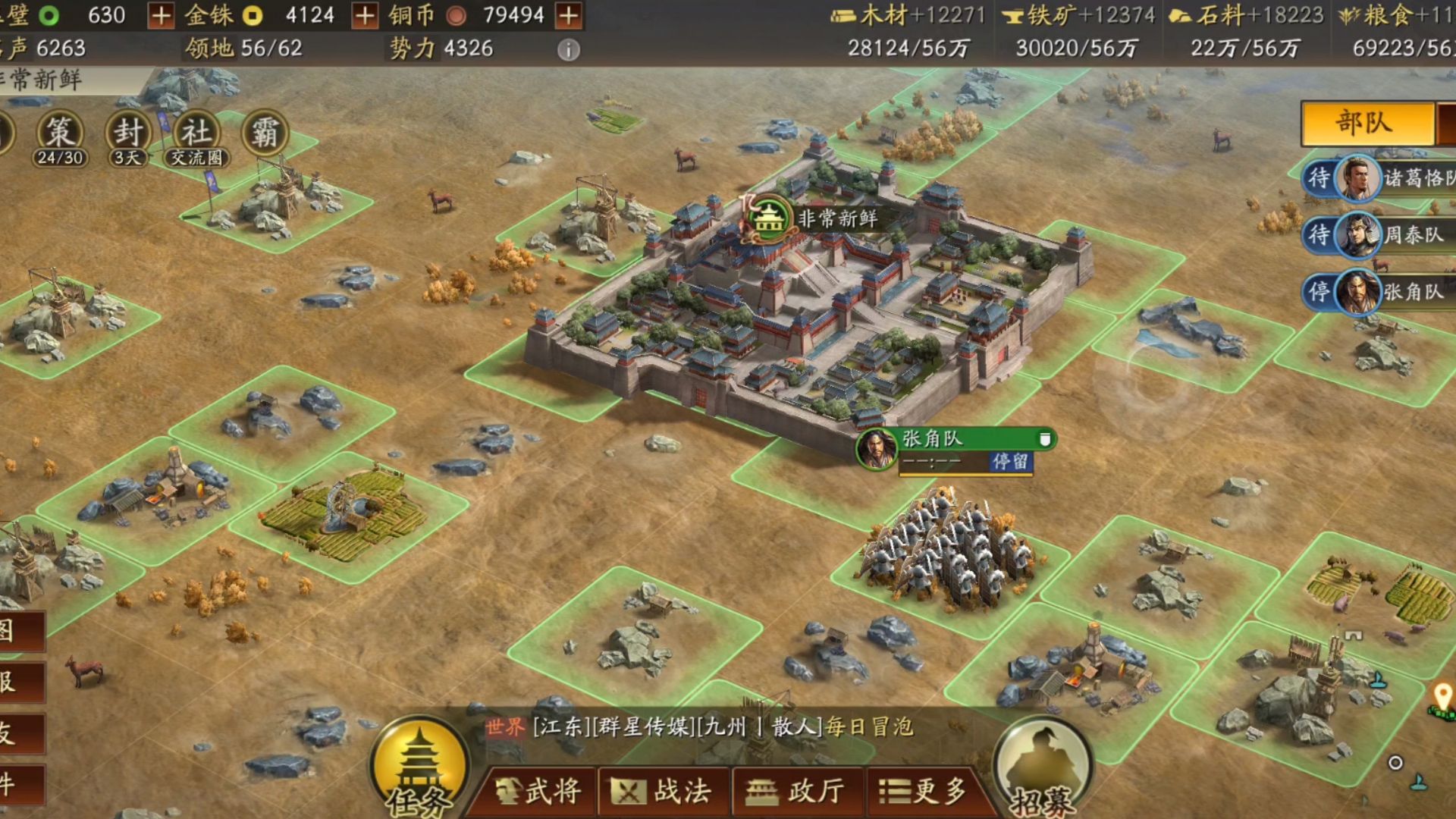Tap the + icon next to 铜币
The width and height of the screenshot is (1456, 819).
tap(568, 14)
